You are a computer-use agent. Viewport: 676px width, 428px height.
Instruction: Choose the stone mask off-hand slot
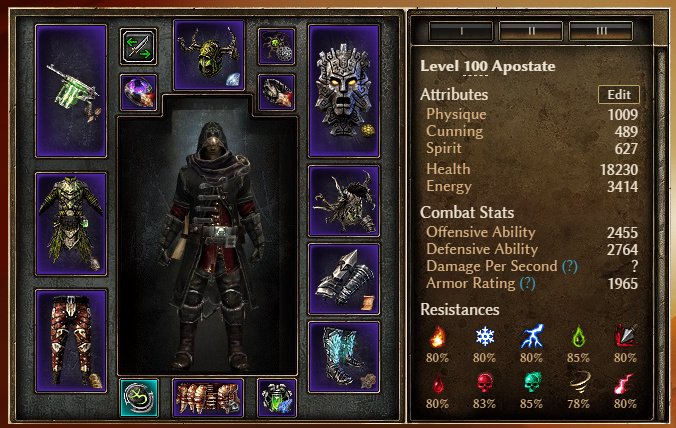(344, 91)
